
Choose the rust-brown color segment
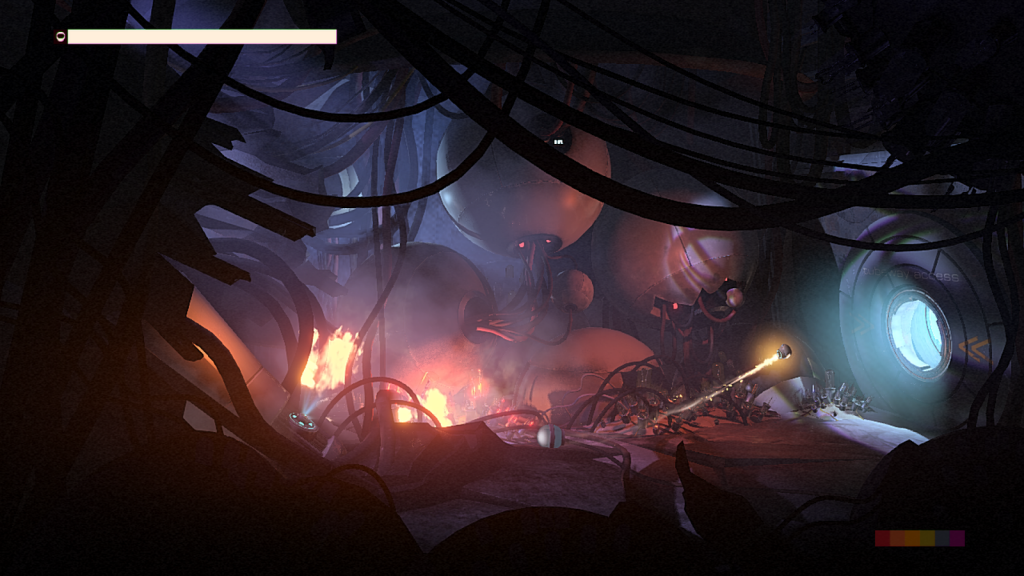click(x=897, y=538)
